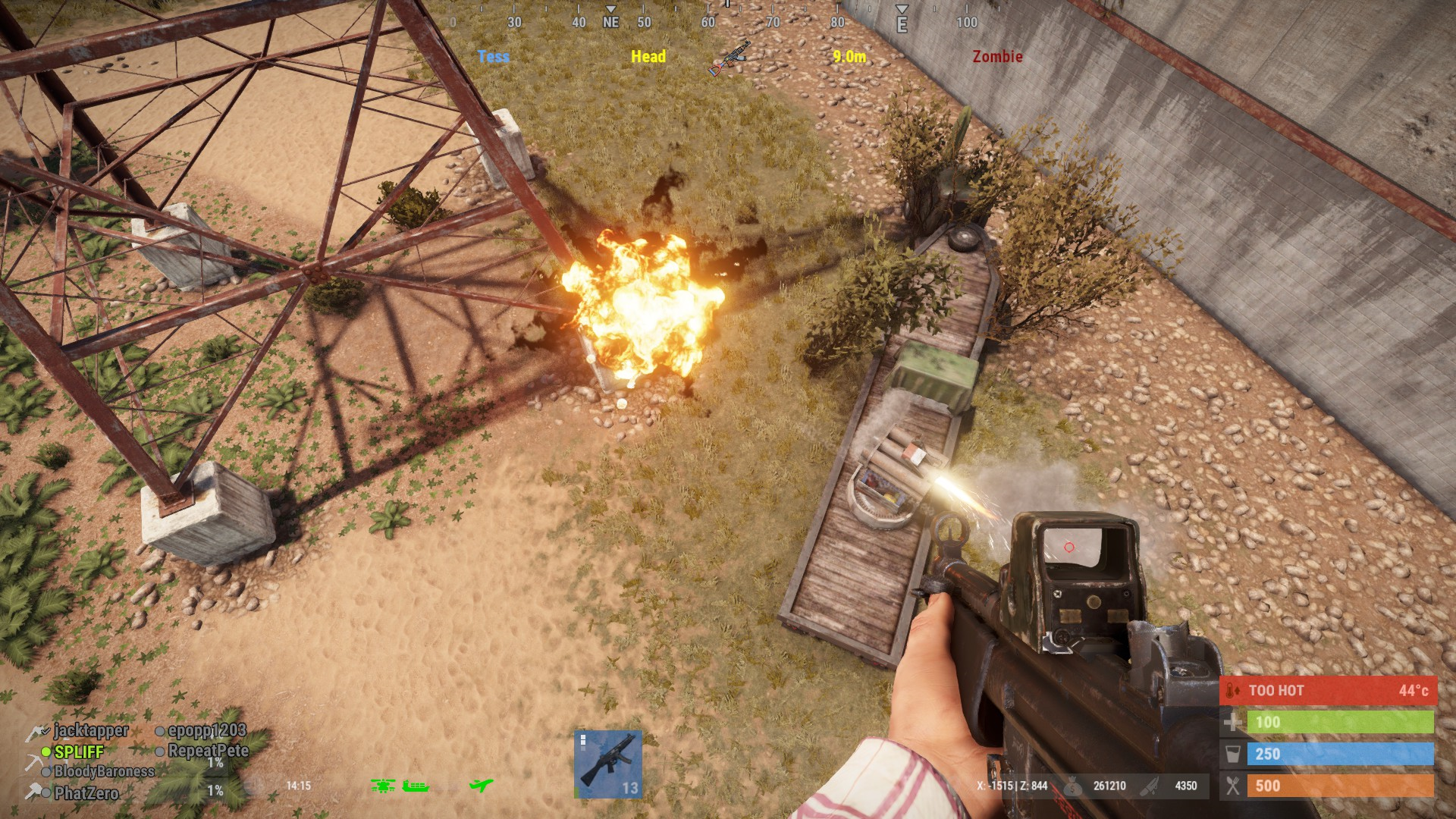This screenshot has height=819, width=1456.
Task: Click the green airplane event icon
Action: point(481,786)
